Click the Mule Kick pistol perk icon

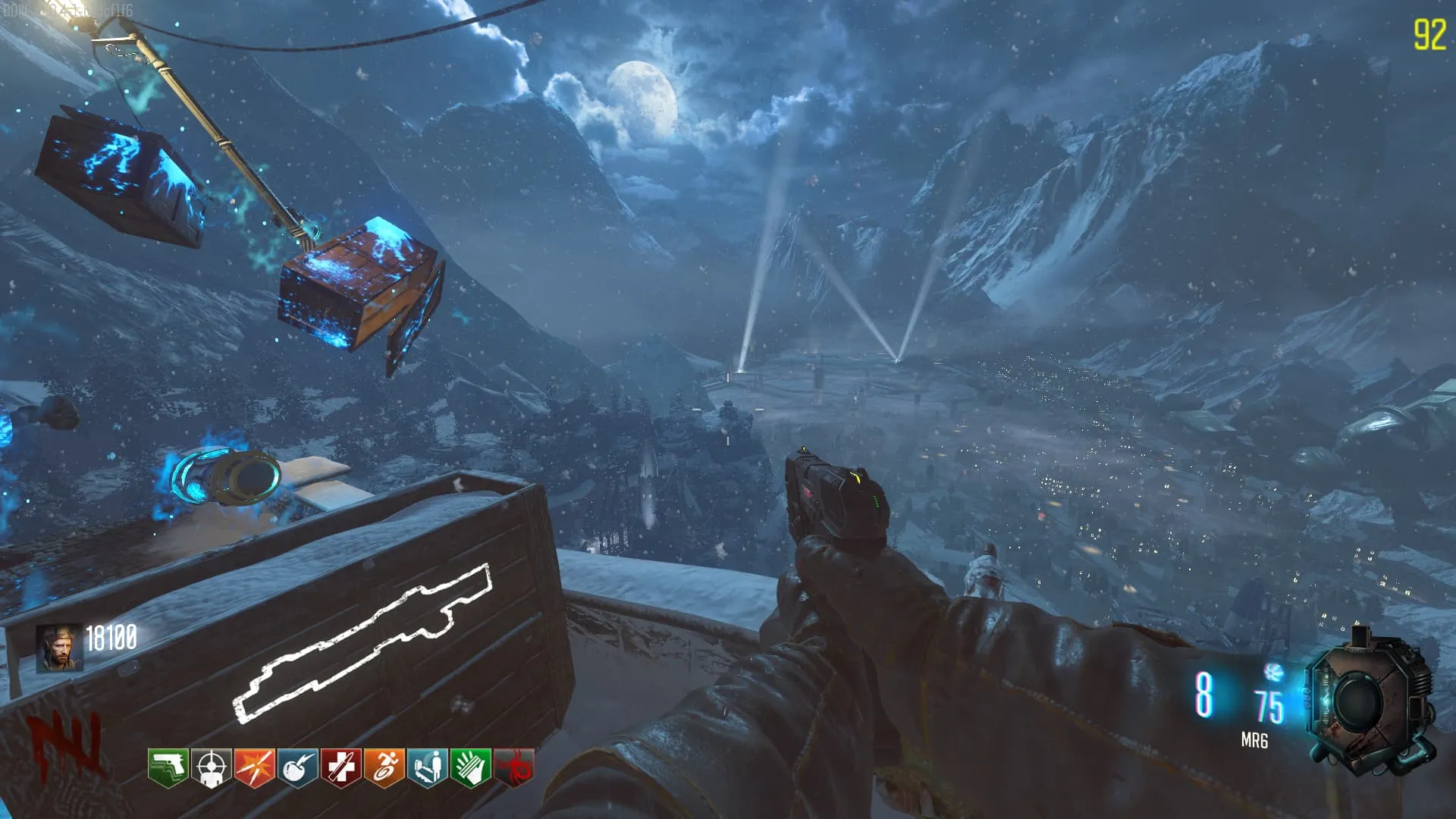(168, 767)
